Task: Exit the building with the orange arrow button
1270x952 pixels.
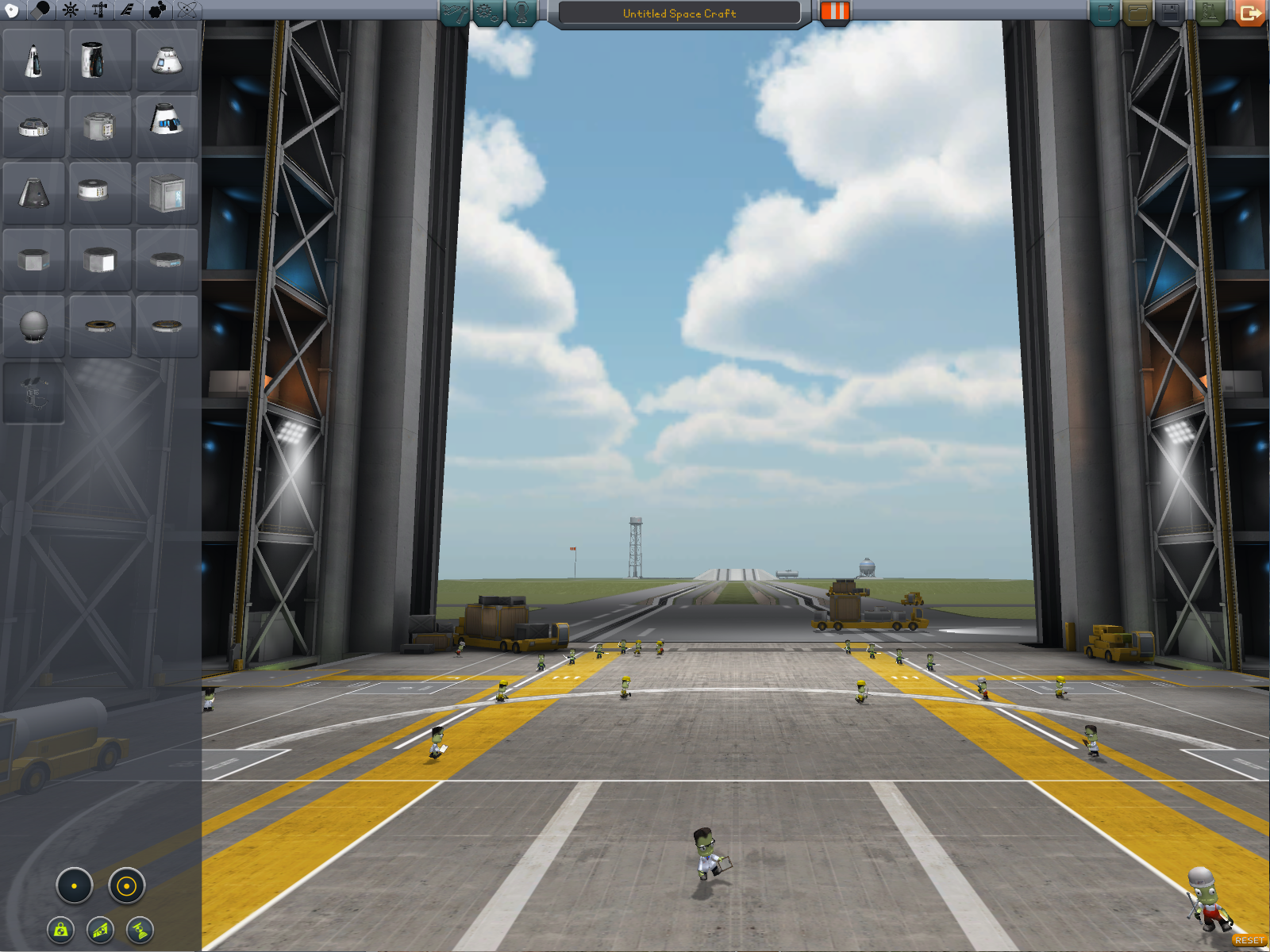Action: coord(1249,12)
